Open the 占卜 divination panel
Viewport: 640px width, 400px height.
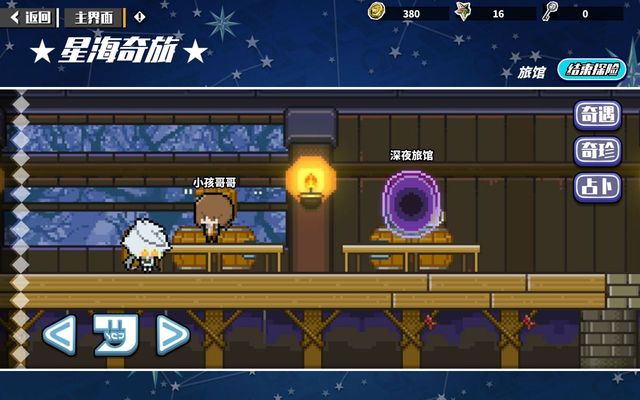coord(595,187)
